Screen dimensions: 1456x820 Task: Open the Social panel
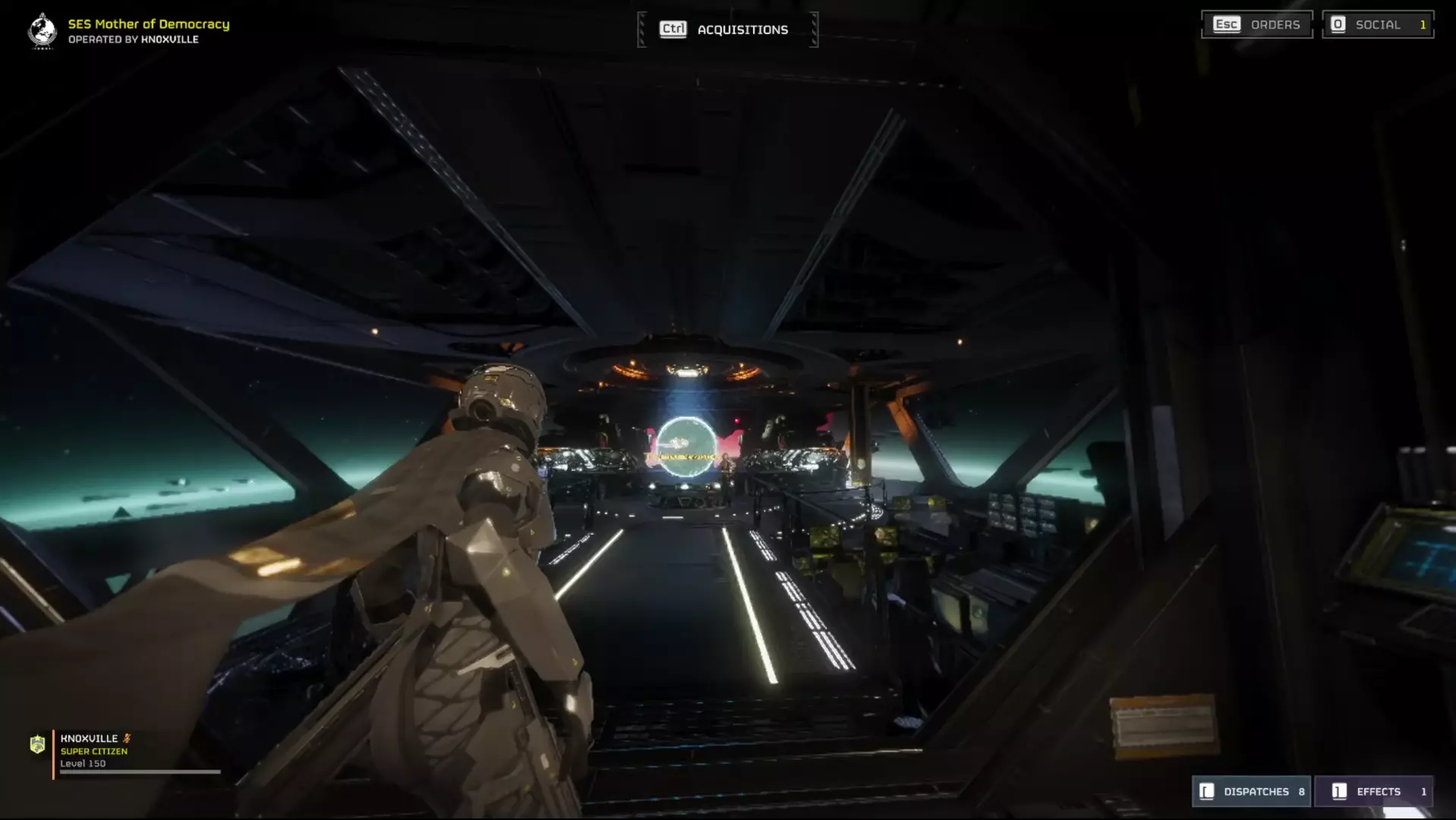1377,24
